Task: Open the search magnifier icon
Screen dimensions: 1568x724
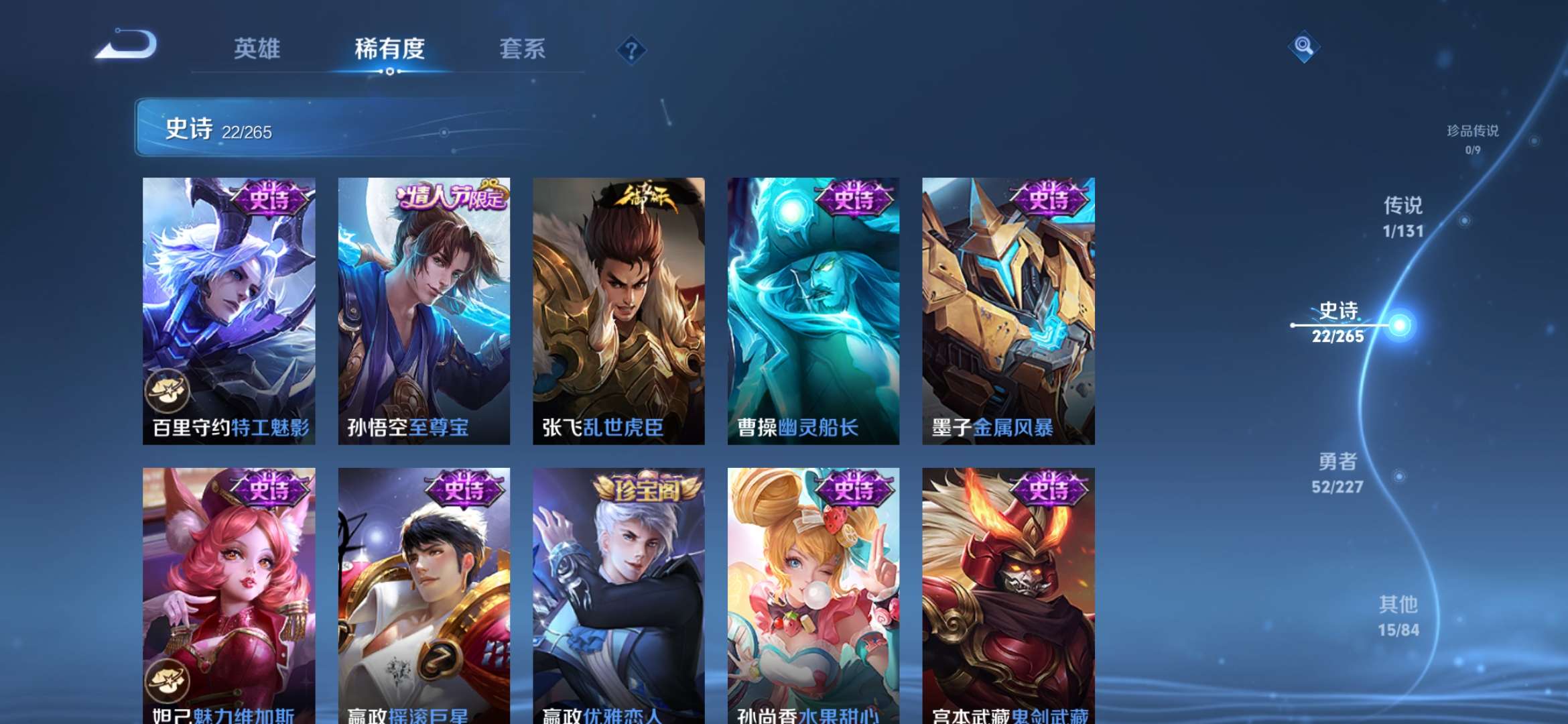Action: click(x=1305, y=48)
